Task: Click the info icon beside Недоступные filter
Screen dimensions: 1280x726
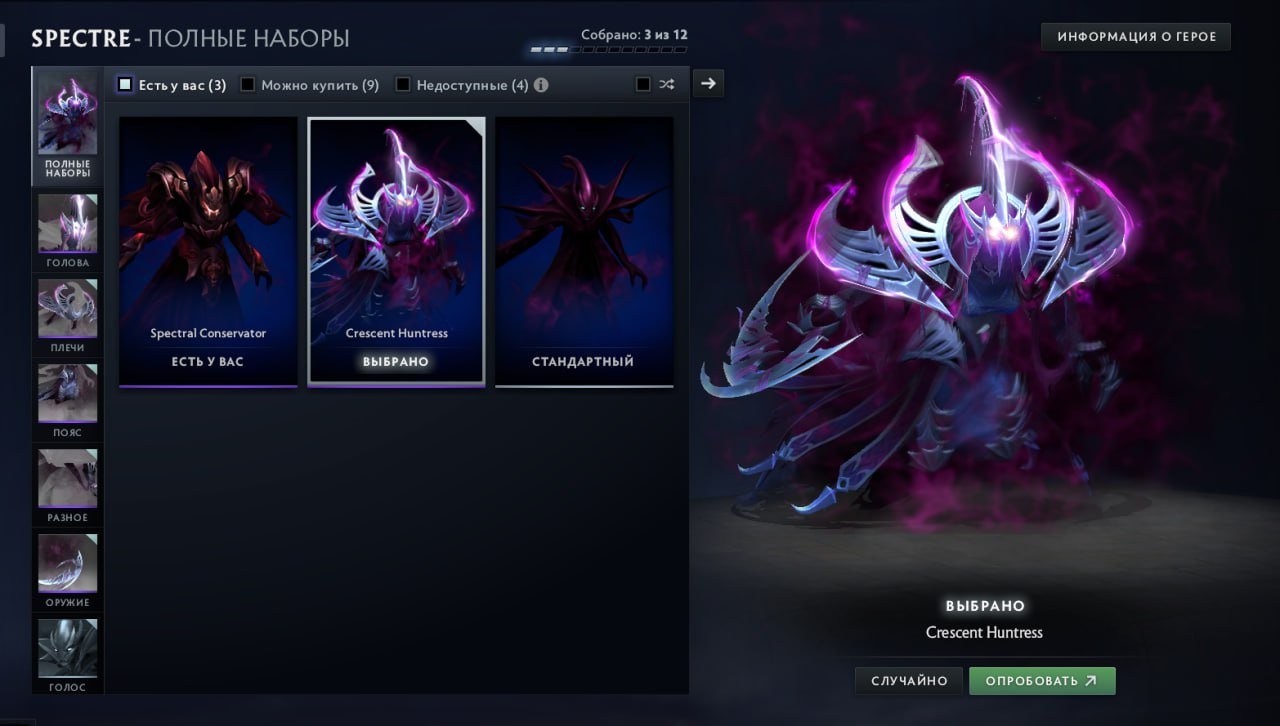Action: point(541,85)
